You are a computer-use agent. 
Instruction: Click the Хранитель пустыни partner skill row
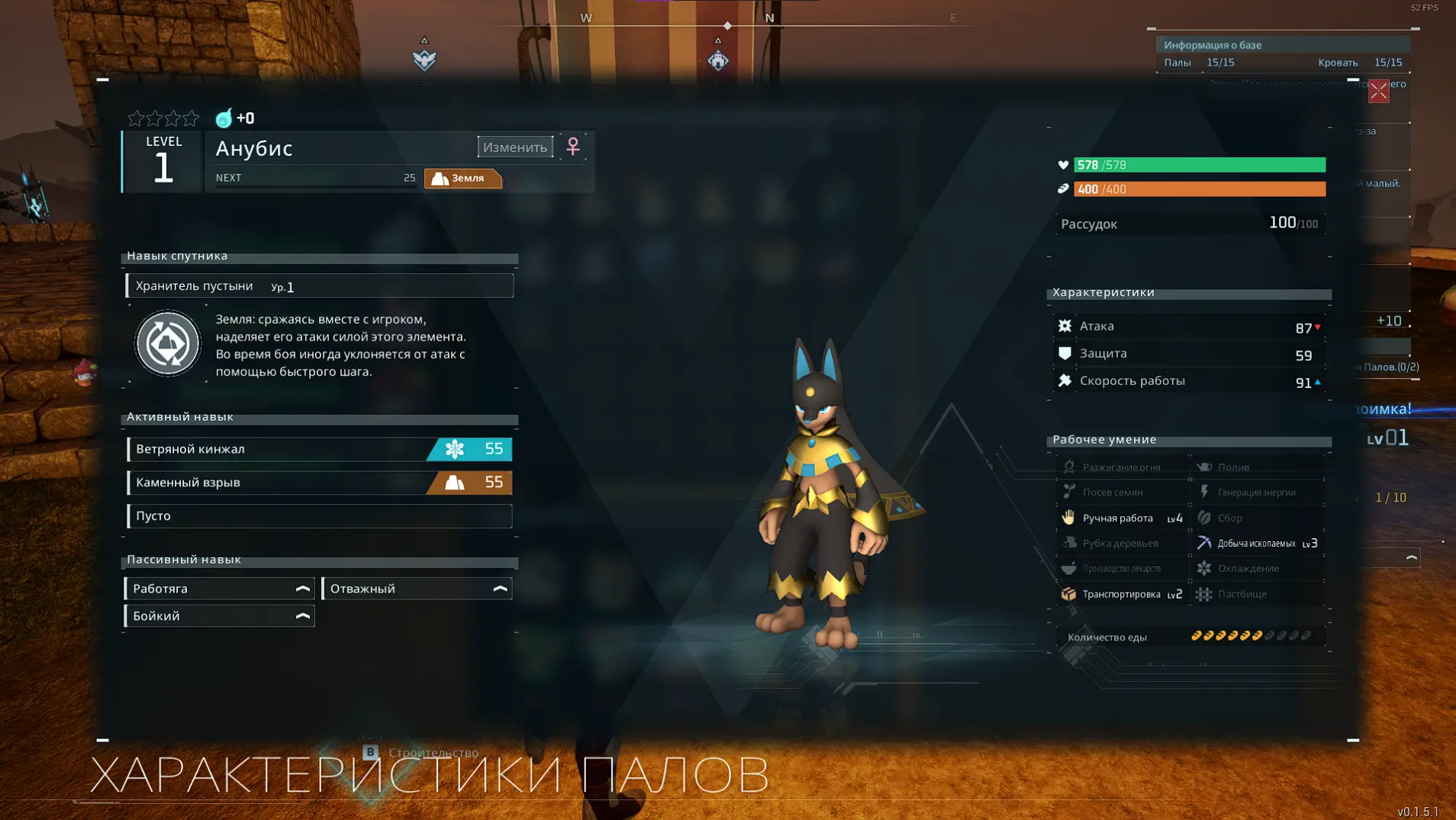319,286
